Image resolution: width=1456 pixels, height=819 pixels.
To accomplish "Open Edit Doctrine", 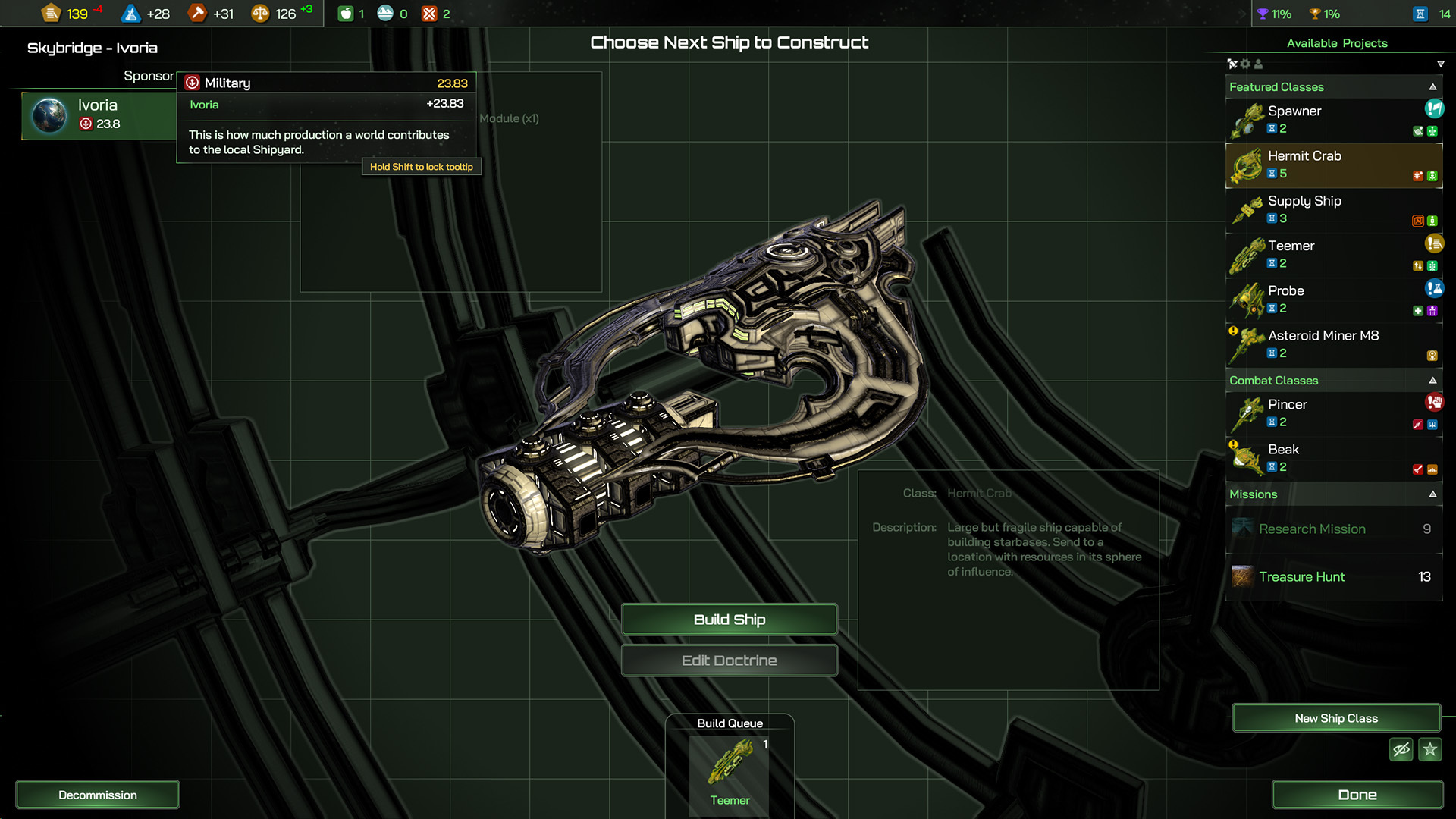I will (729, 661).
